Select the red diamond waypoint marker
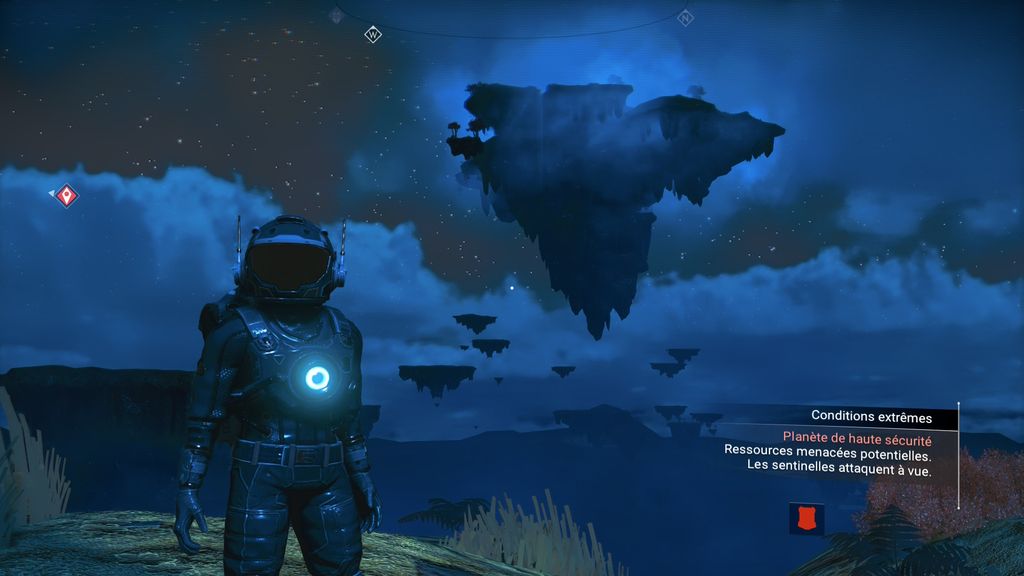 tap(66, 195)
